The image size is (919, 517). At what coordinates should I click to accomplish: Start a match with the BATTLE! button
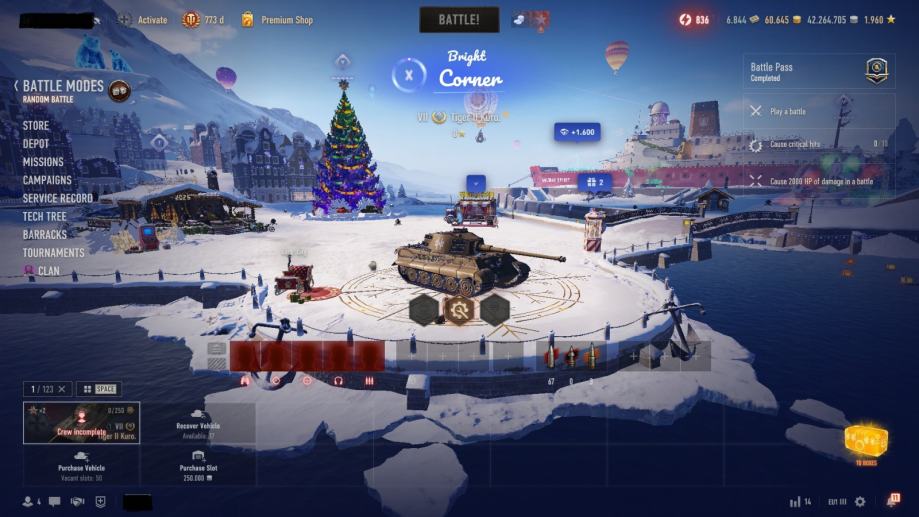point(459,19)
